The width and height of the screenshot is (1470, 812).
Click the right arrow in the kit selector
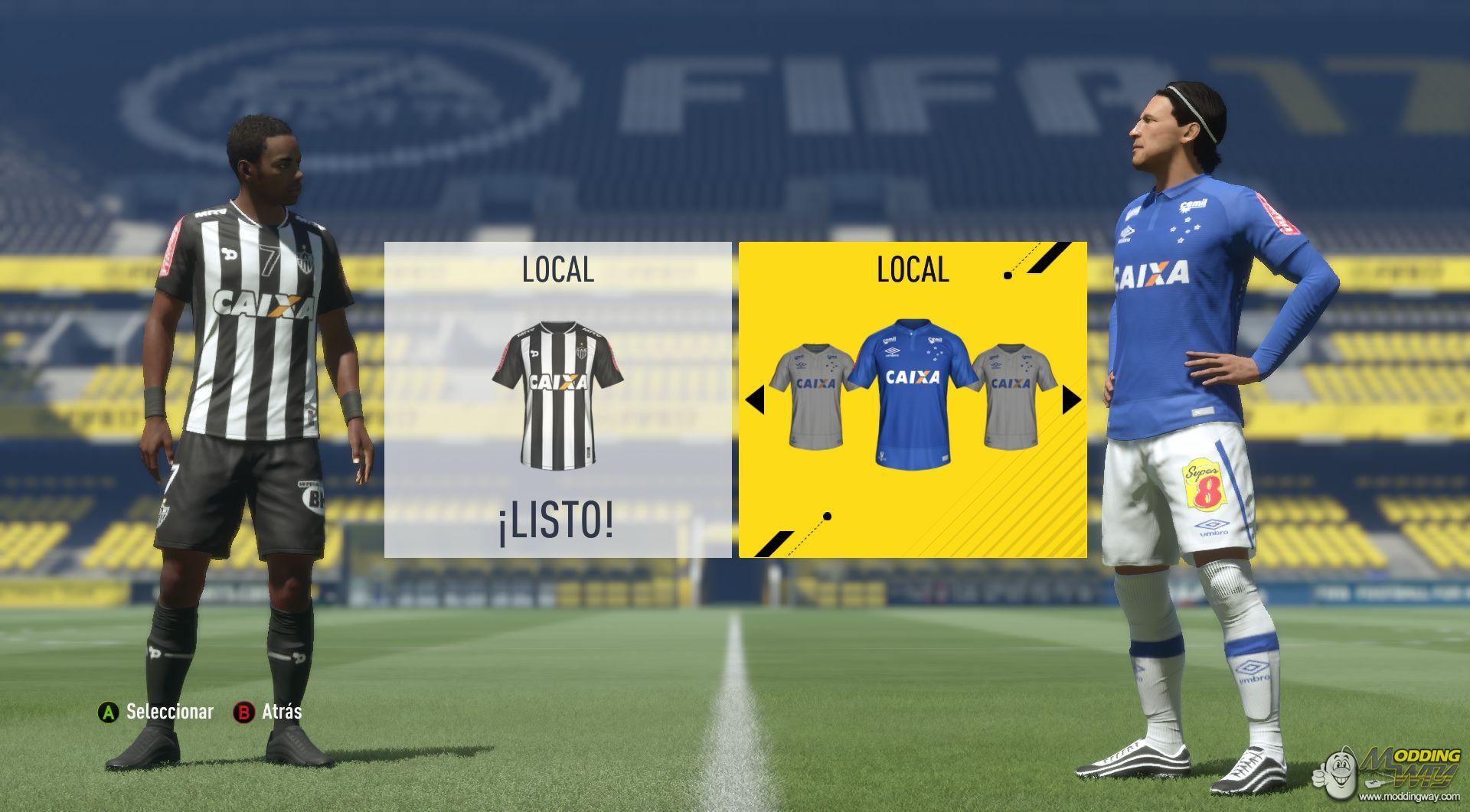[1071, 399]
